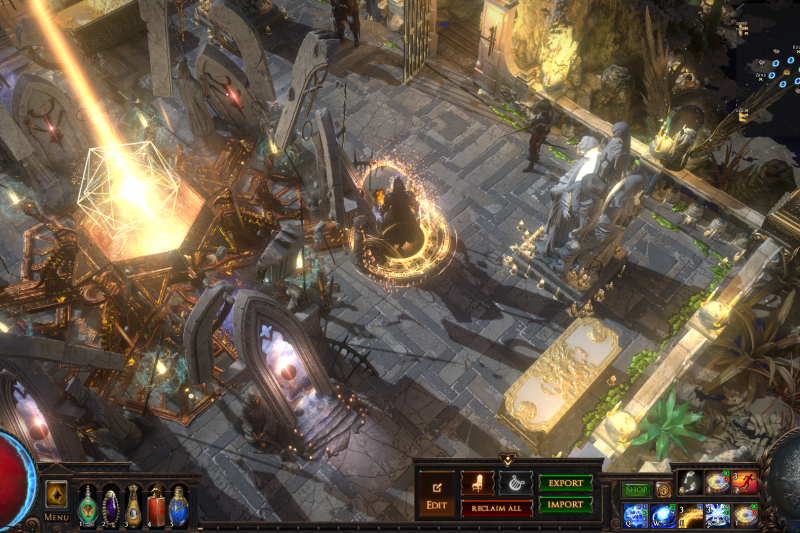Collapse the hideout panel arrow

tap(507, 460)
